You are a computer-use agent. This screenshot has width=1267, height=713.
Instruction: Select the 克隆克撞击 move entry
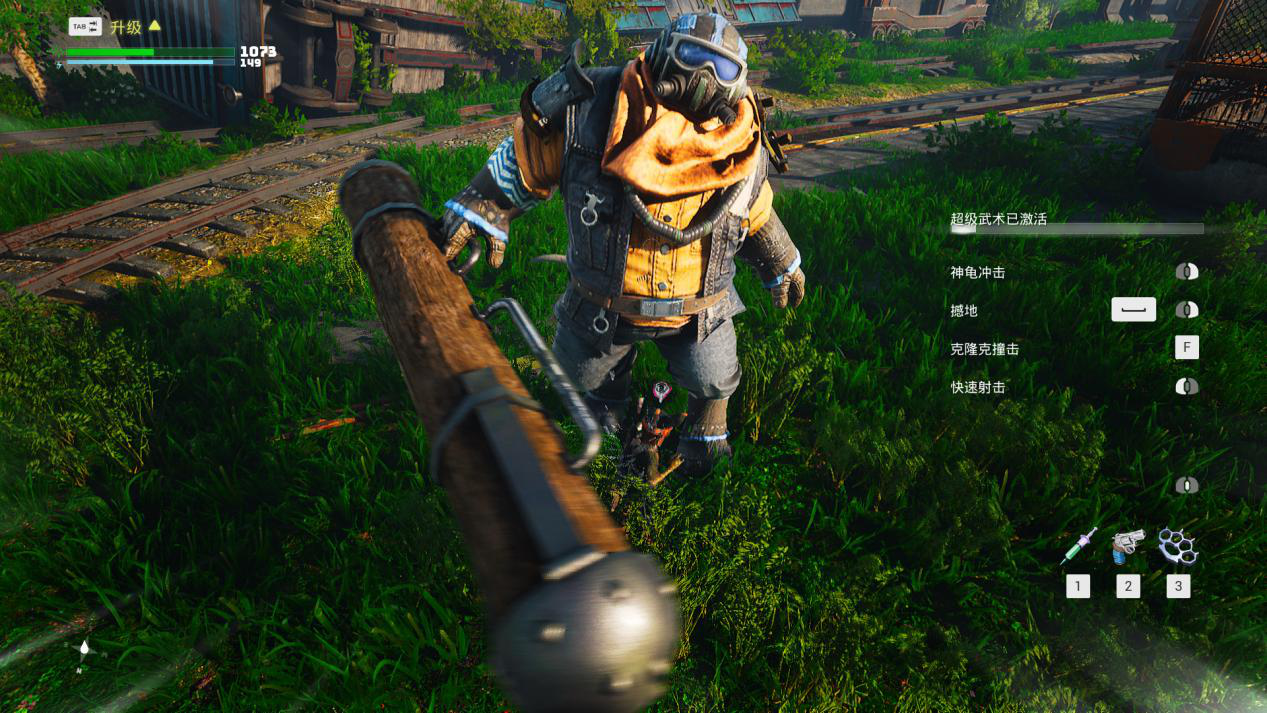click(984, 349)
